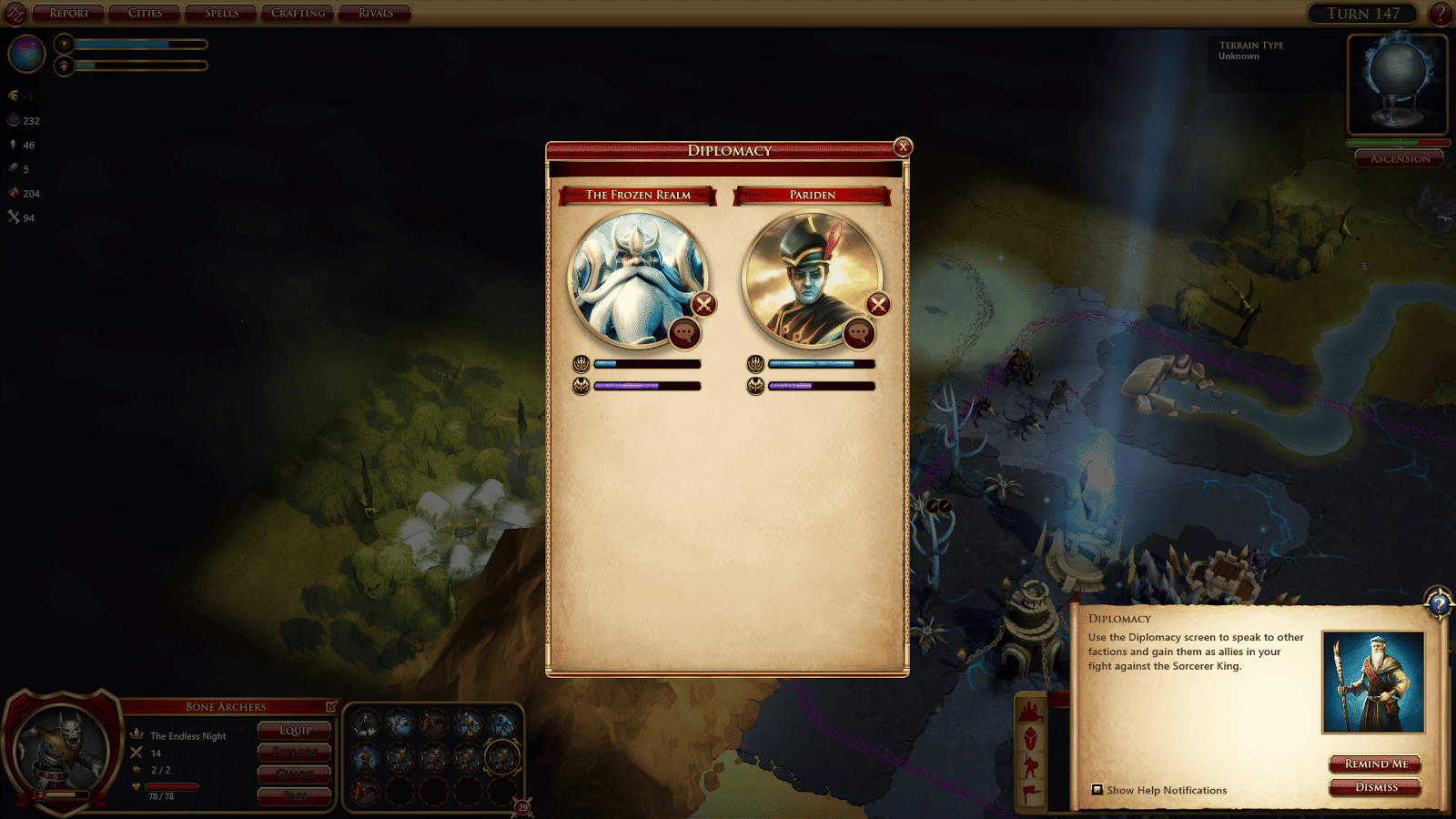Image resolution: width=1456 pixels, height=819 pixels.
Task: Choose Remind Me on help scroll
Action: point(1375,763)
